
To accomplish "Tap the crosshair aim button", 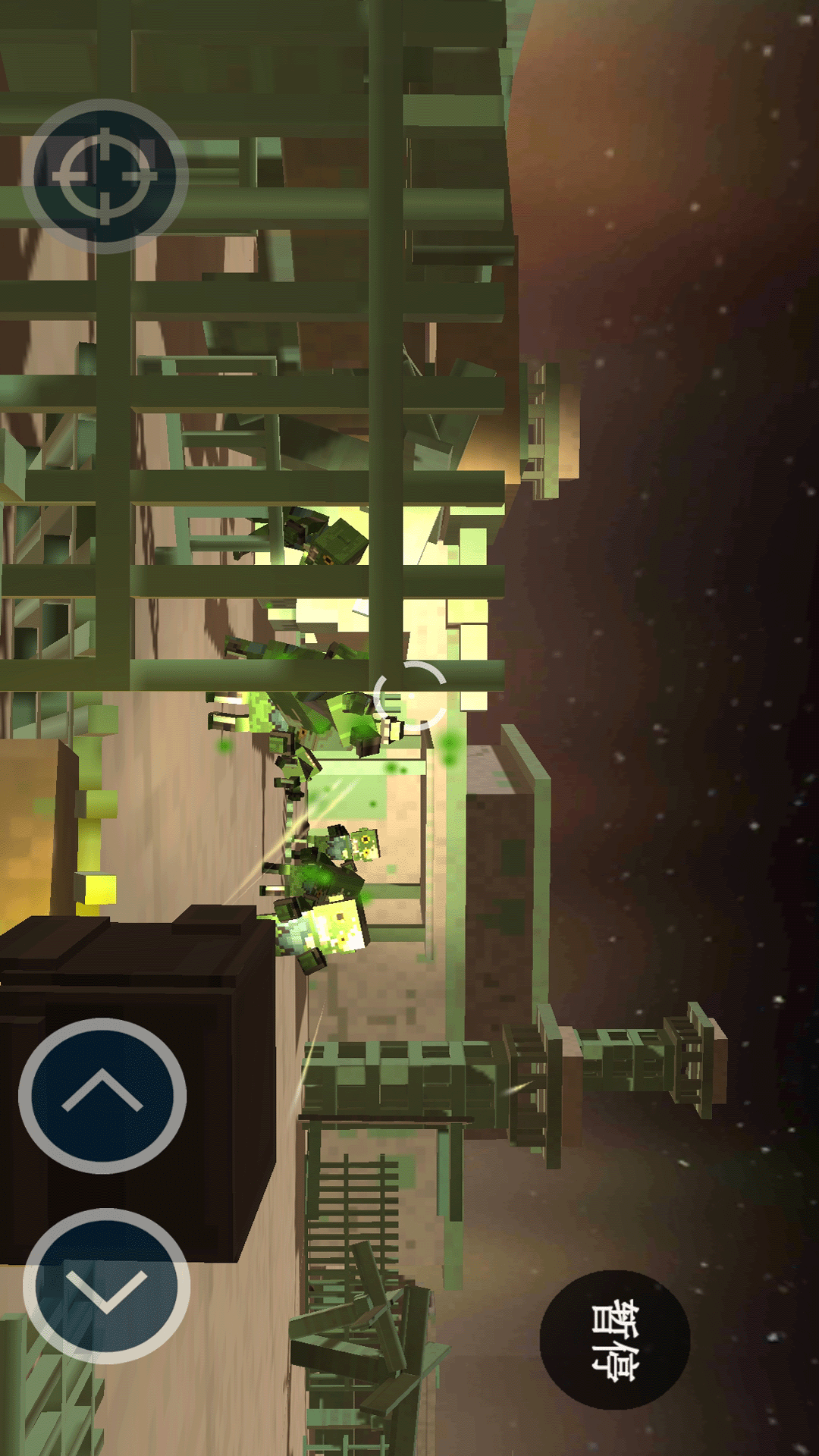I will 105,176.
